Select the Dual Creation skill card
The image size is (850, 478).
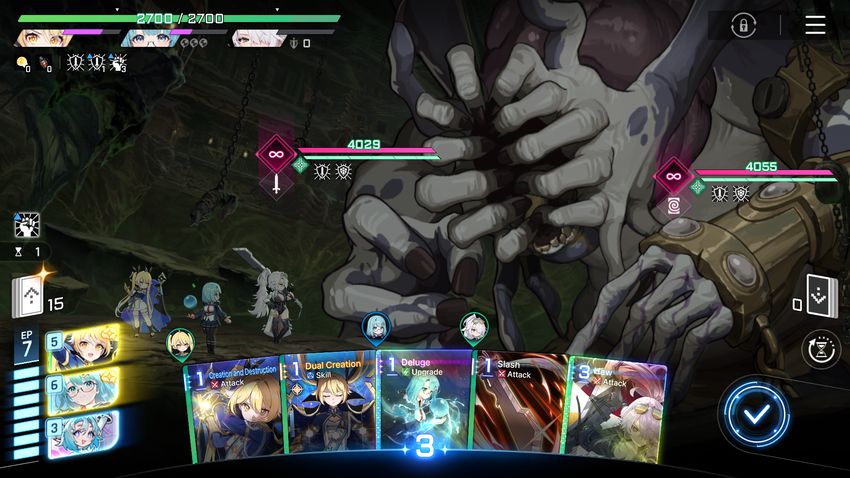click(x=330, y=408)
